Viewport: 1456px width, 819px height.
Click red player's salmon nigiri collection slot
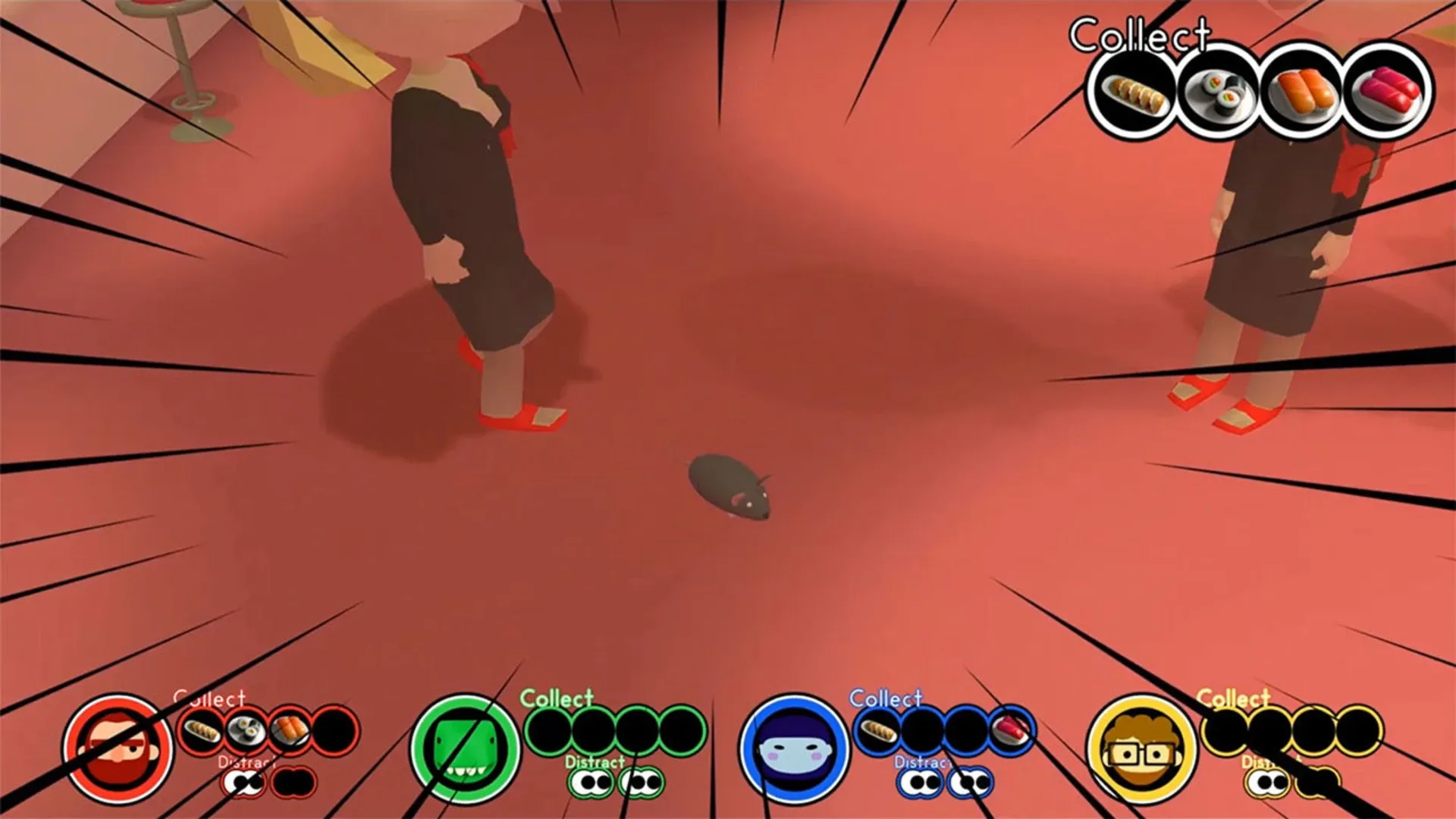pos(290,728)
